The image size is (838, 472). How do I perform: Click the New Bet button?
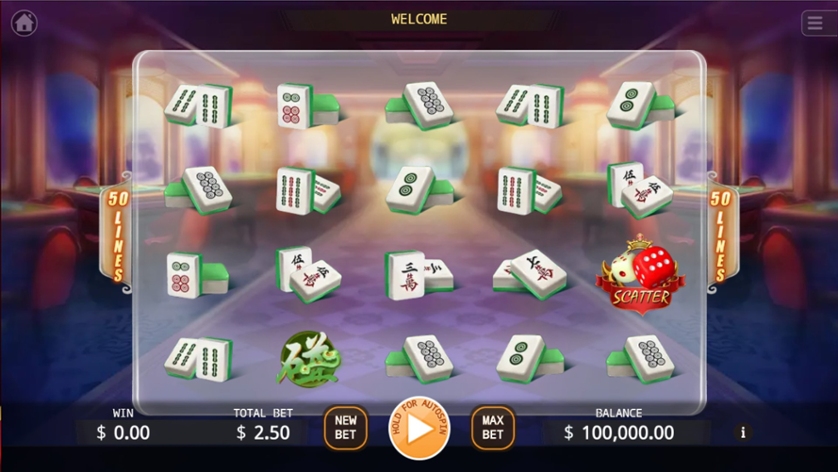[345, 427]
